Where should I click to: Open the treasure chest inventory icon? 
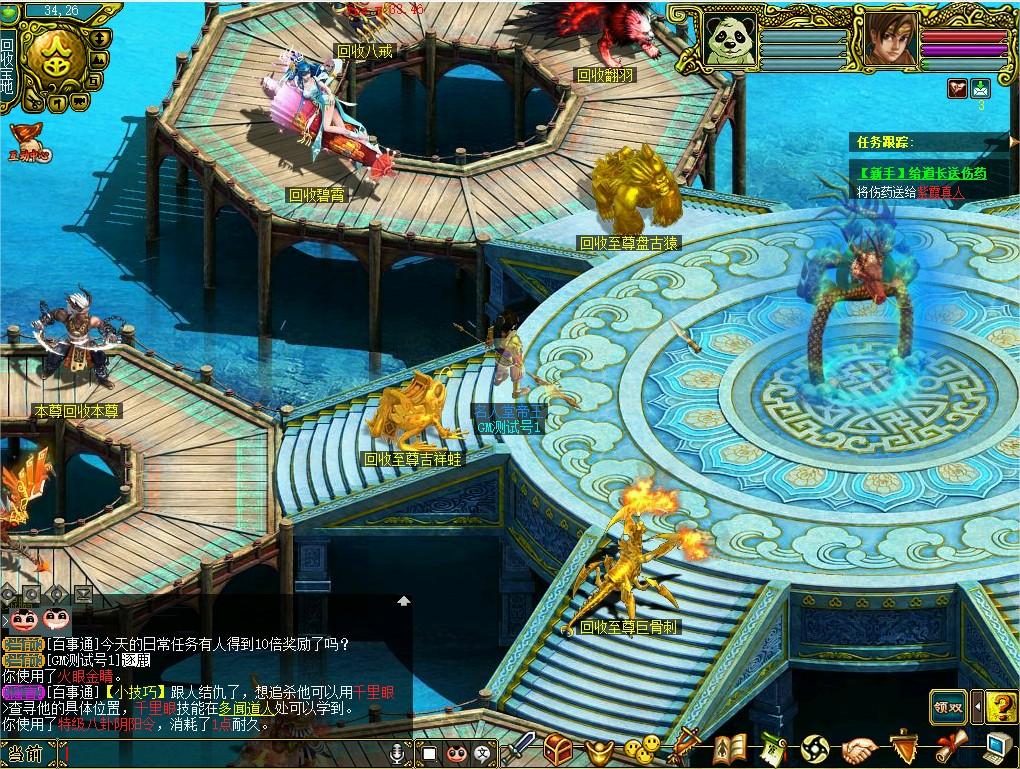point(558,748)
